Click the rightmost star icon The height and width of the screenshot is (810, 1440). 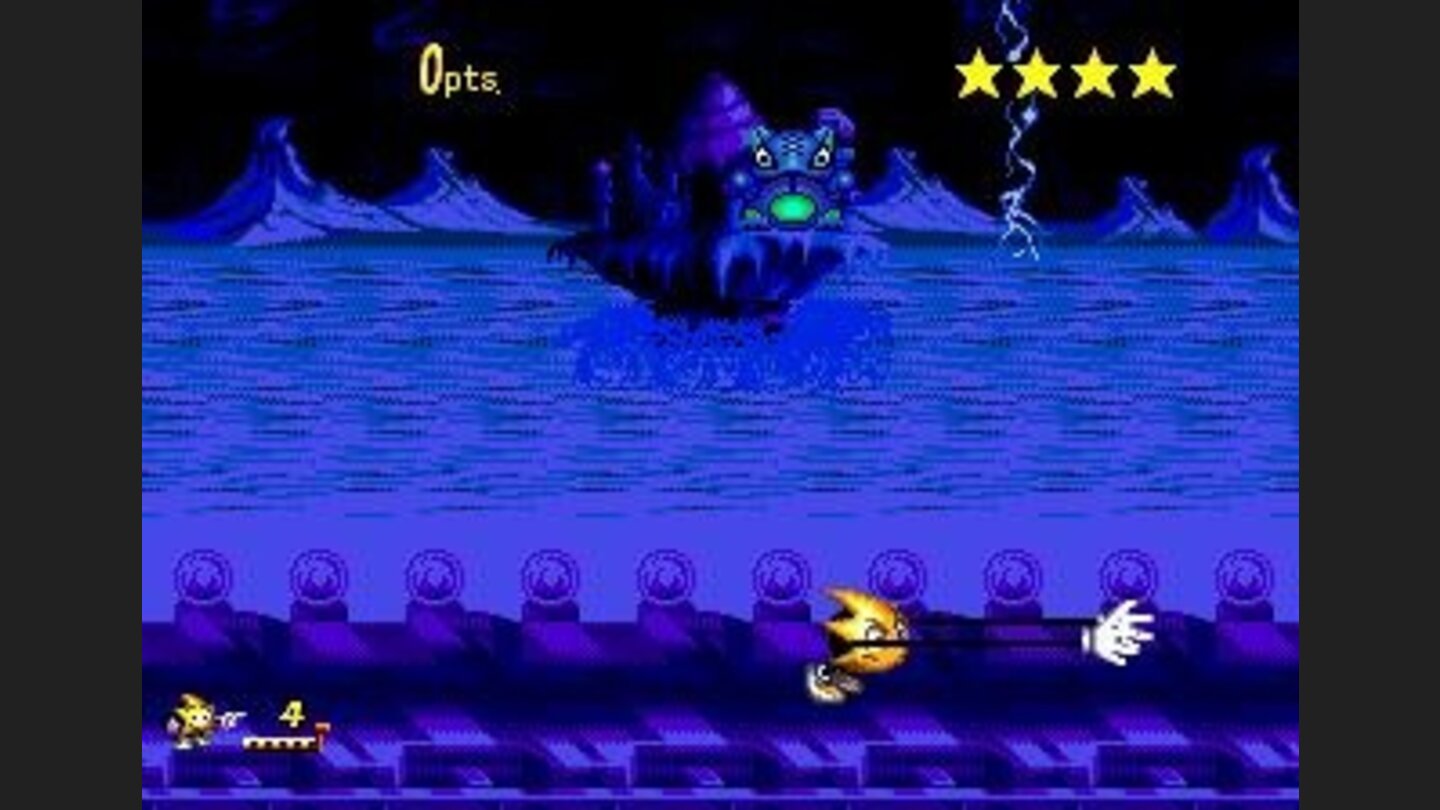1151,70
